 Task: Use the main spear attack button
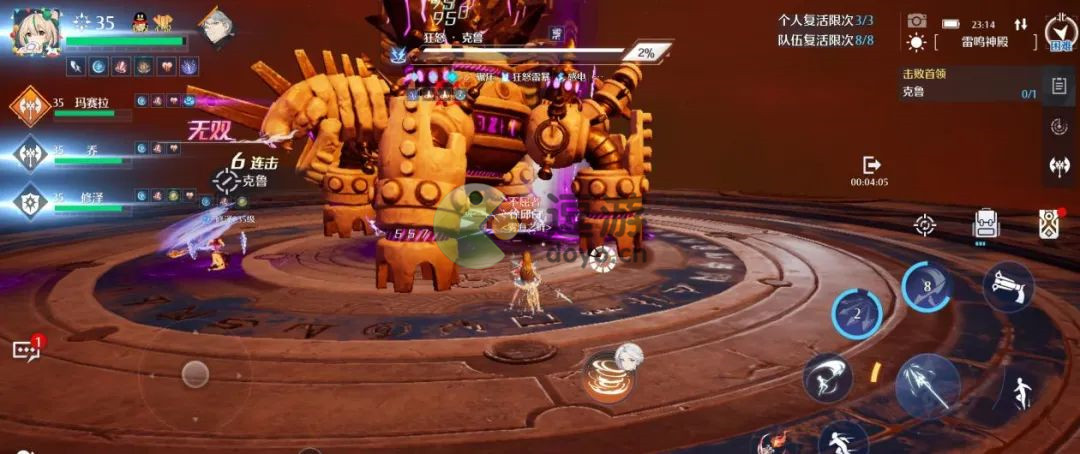coord(927,385)
